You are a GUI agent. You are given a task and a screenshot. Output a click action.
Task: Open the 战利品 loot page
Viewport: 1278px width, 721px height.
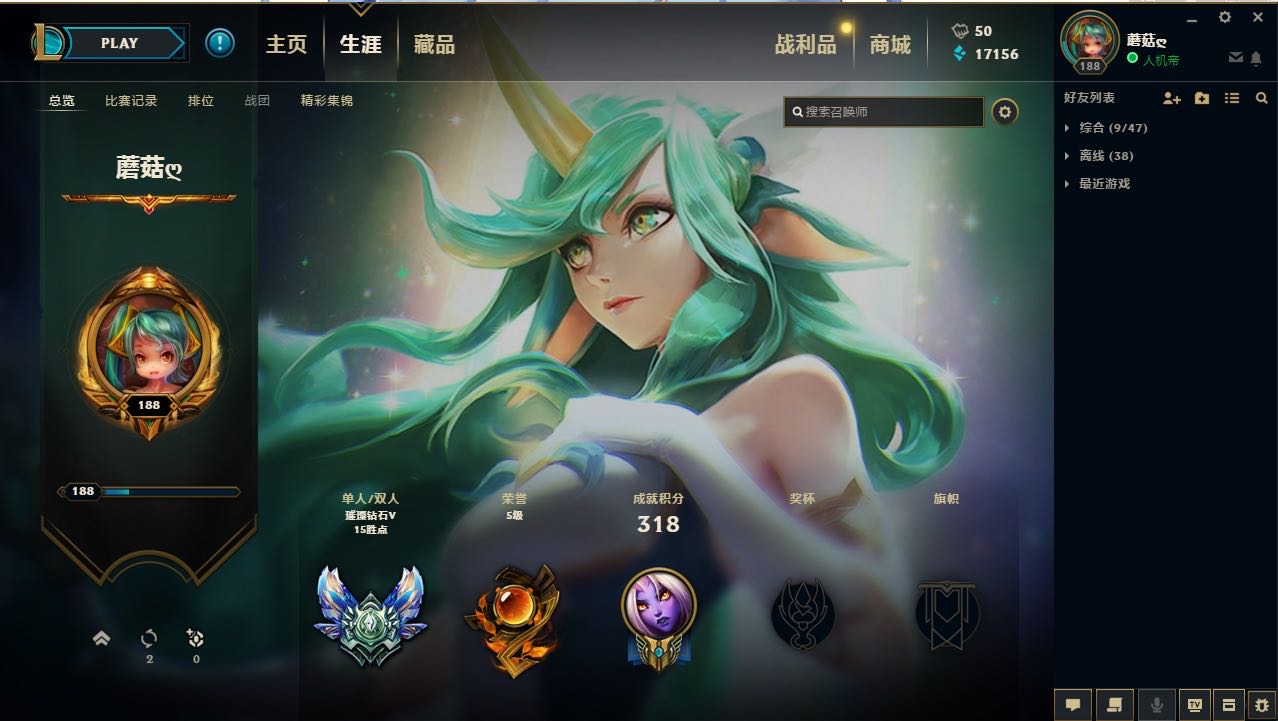pos(805,44)
